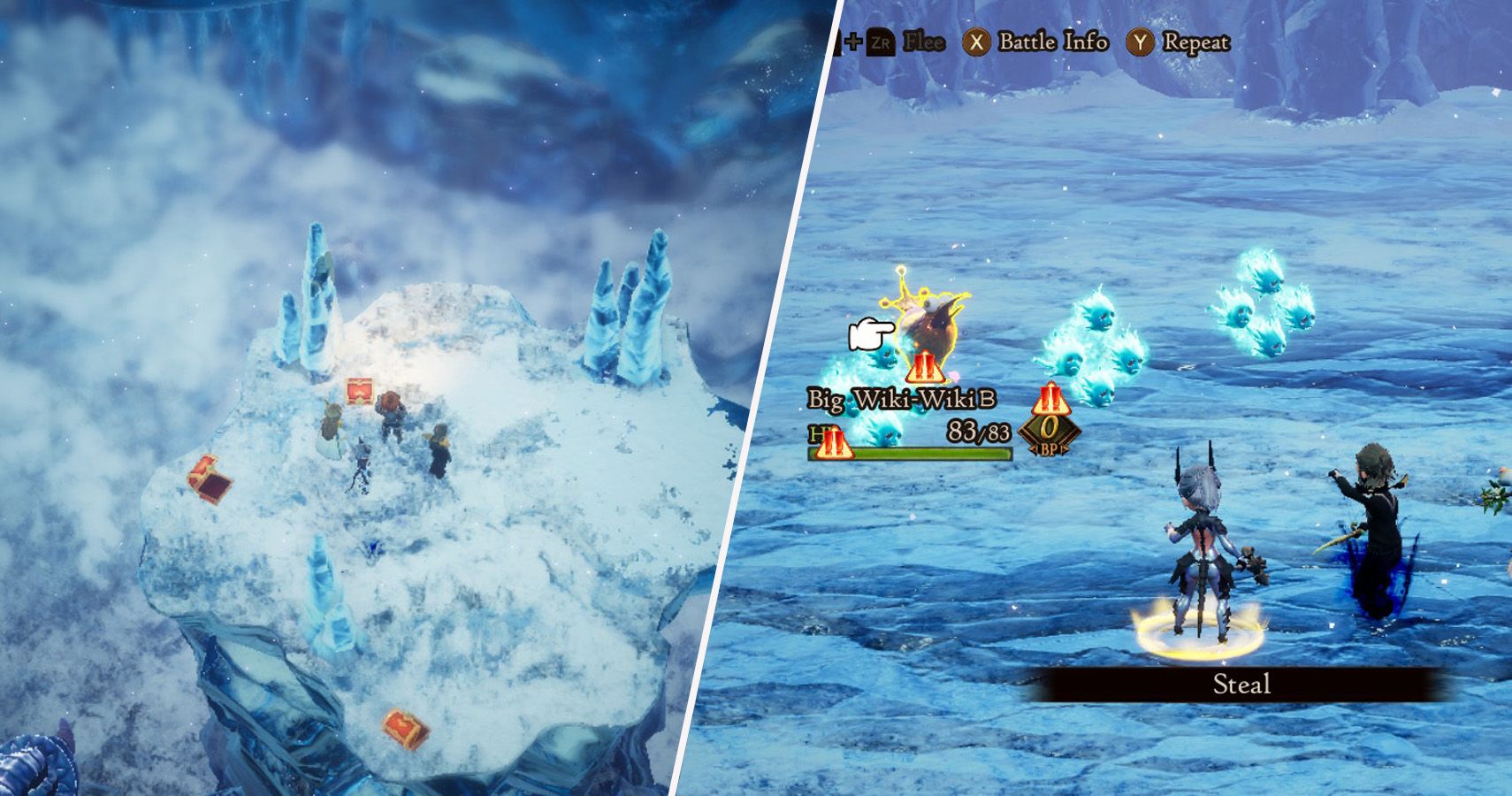Viewport: 1512px width, 796px height.
Task: Click the white hand cursor pointing at the enemy
Action: pos(871,333)
